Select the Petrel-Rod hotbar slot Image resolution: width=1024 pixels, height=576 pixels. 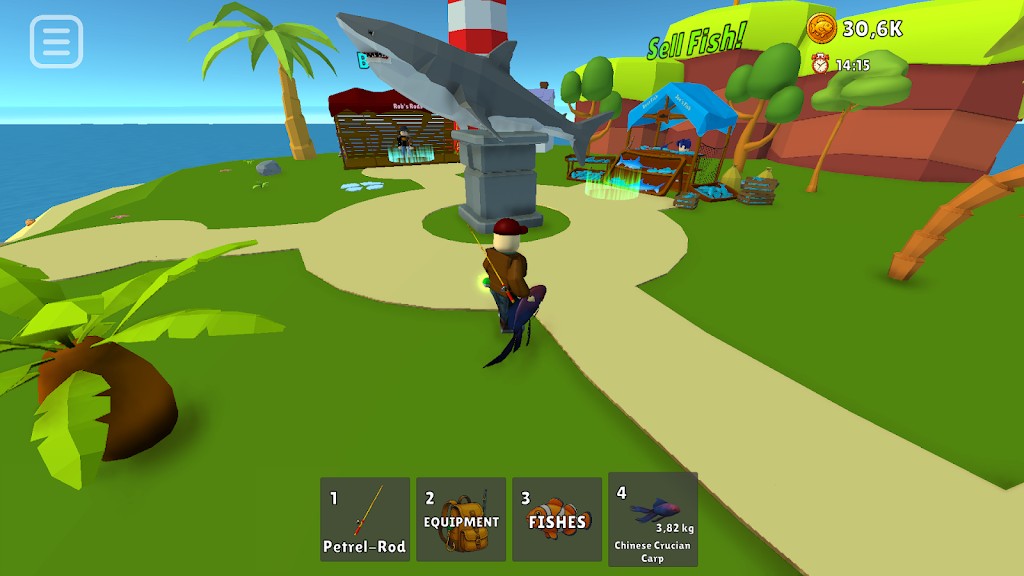[365, 519]
